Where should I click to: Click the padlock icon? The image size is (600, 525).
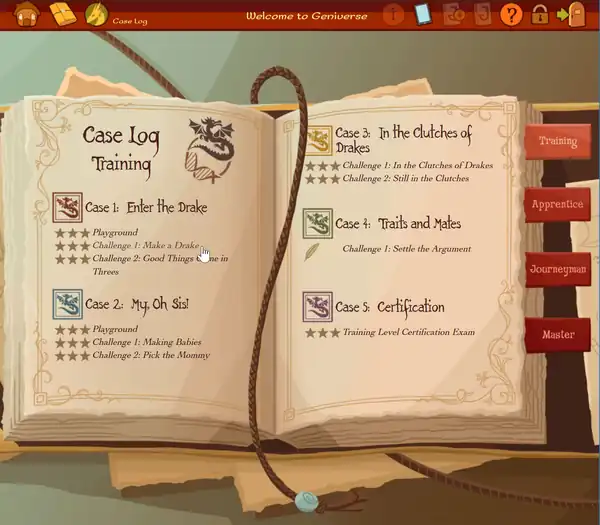click(x=540, y=14)
